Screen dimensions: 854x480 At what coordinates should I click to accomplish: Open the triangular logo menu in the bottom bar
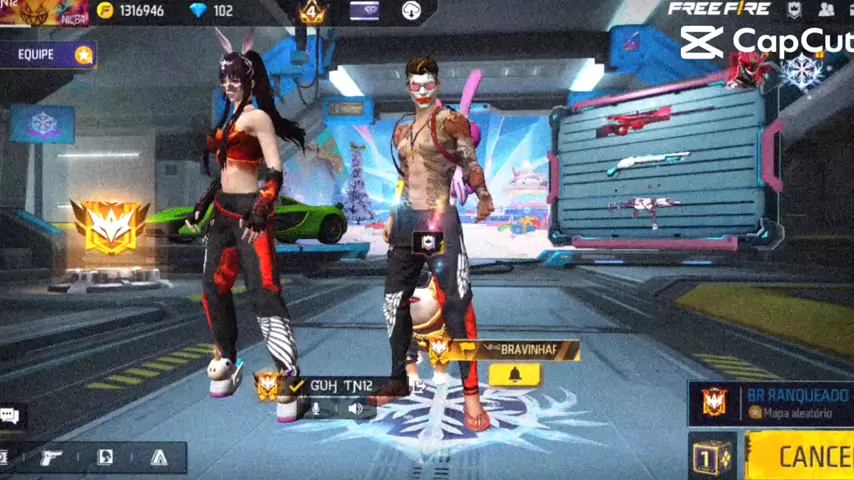[x=159, y=457]
